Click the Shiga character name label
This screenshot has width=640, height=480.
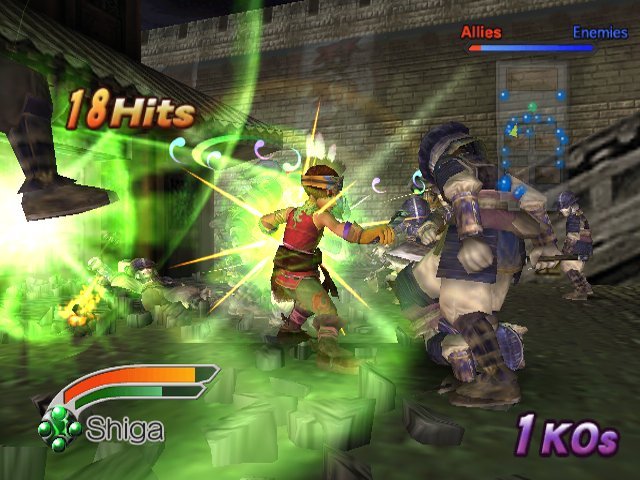pos(125,430)
